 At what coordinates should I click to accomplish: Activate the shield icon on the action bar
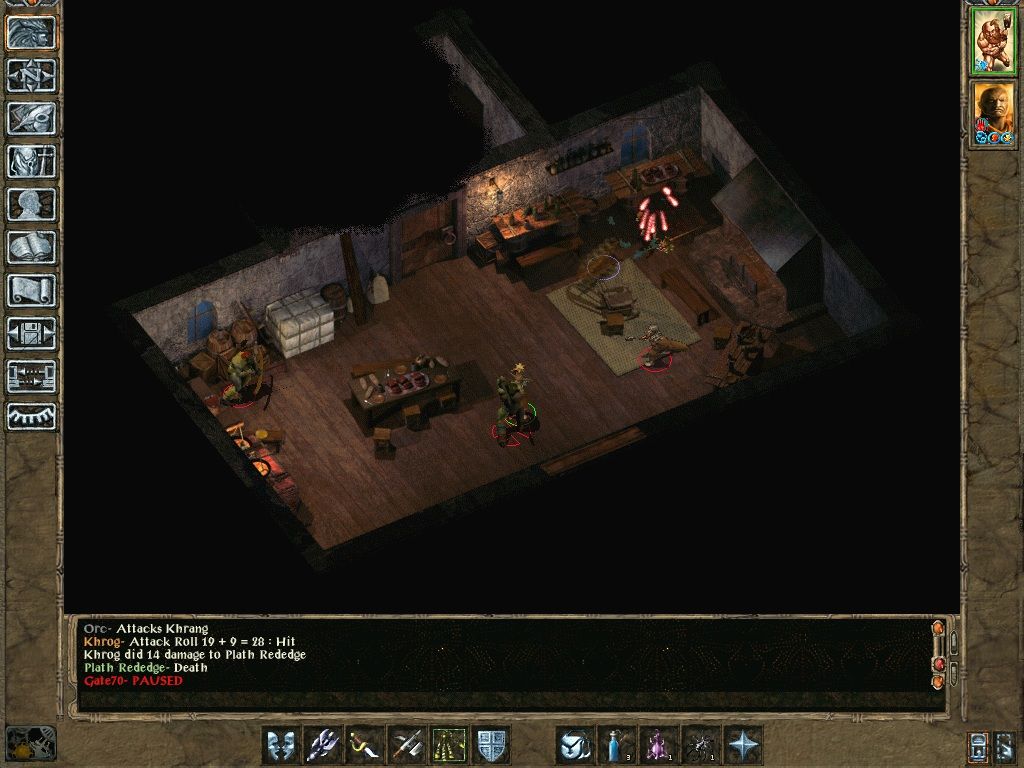tap(491, 745)
